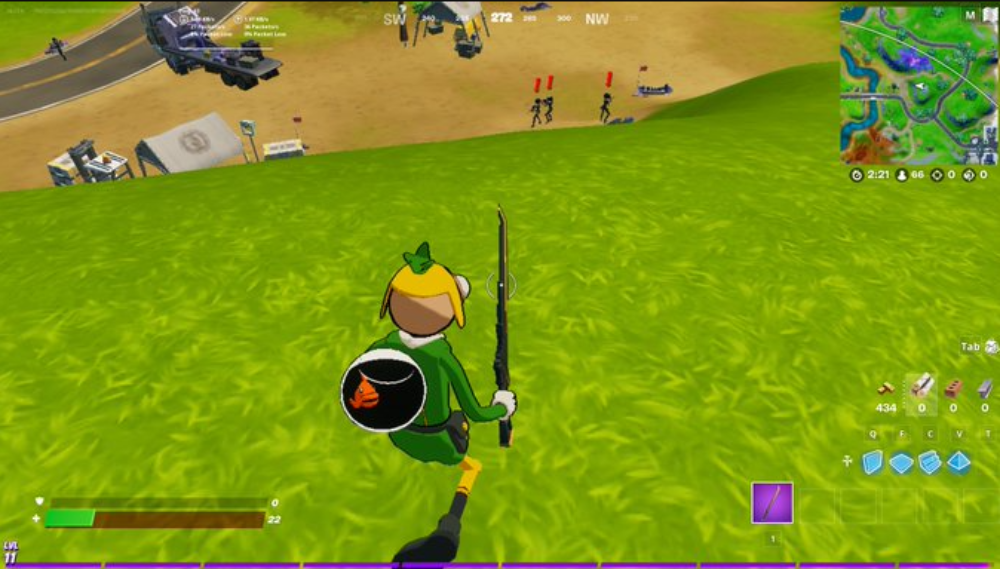1000x569 pixels.
Task: Pick the pyramid roof building piece
Action: point(959,462)
